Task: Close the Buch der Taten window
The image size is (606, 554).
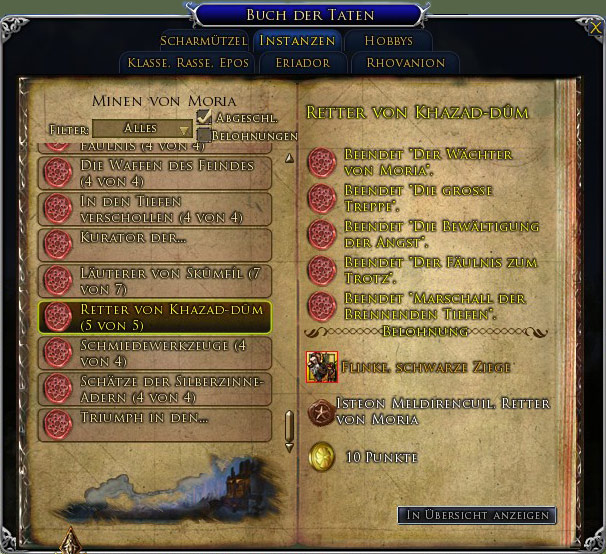Action: pos(595,28)
